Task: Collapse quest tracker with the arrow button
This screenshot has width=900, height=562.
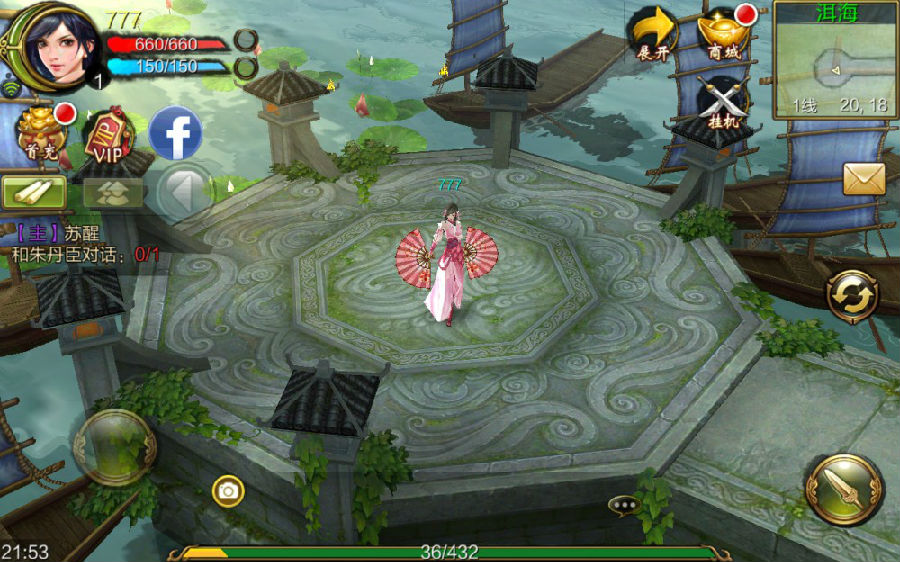Action: point(182,192)
